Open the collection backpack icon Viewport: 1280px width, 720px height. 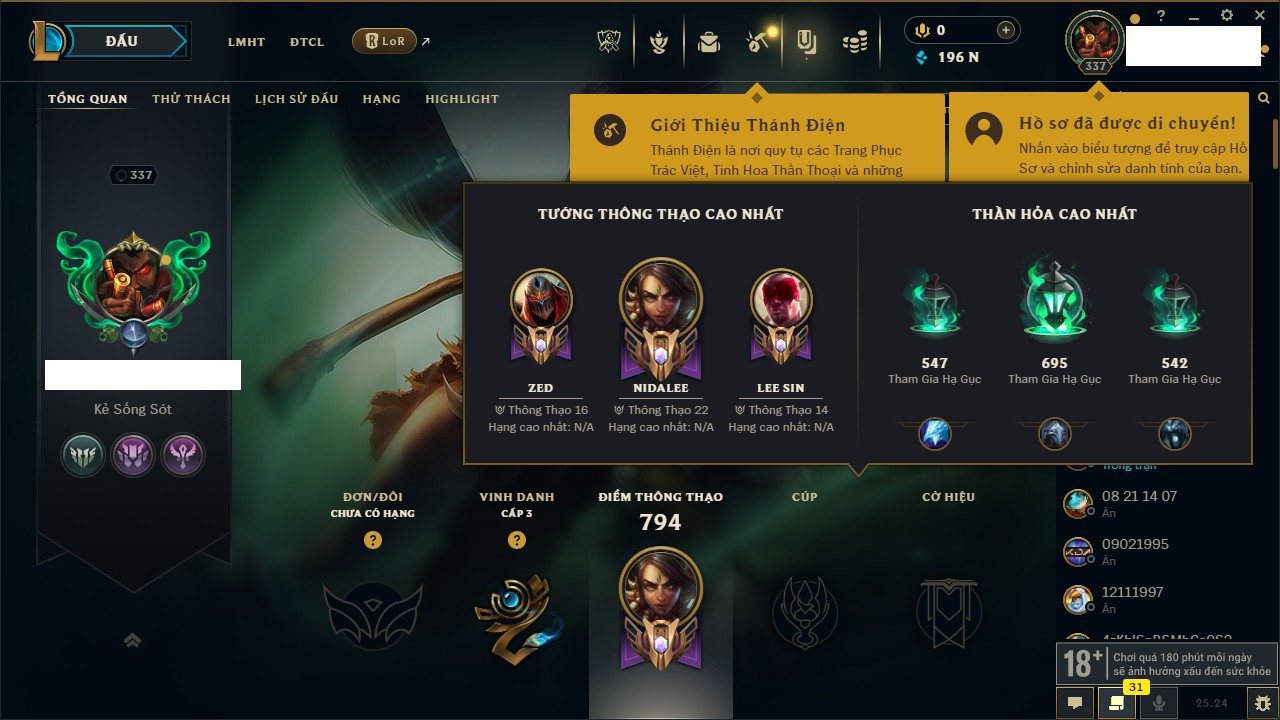point(709,42)
